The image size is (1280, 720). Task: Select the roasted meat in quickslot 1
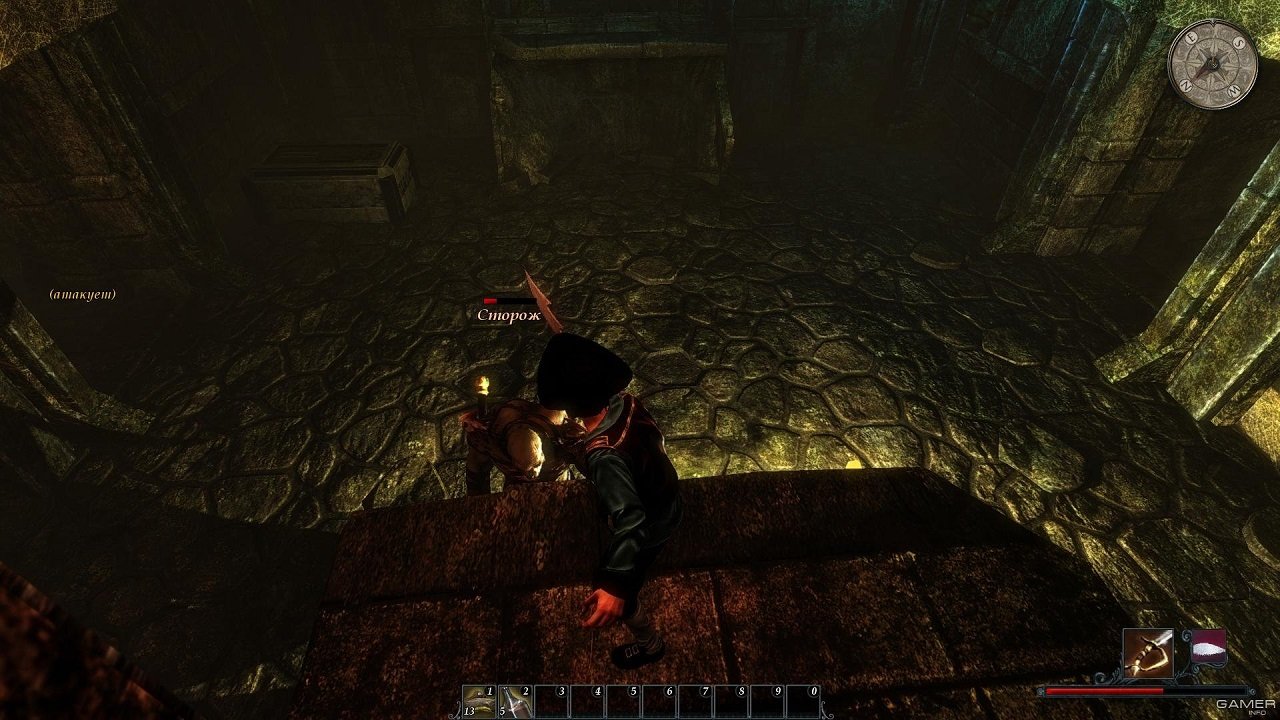click(x=477, y=700)
